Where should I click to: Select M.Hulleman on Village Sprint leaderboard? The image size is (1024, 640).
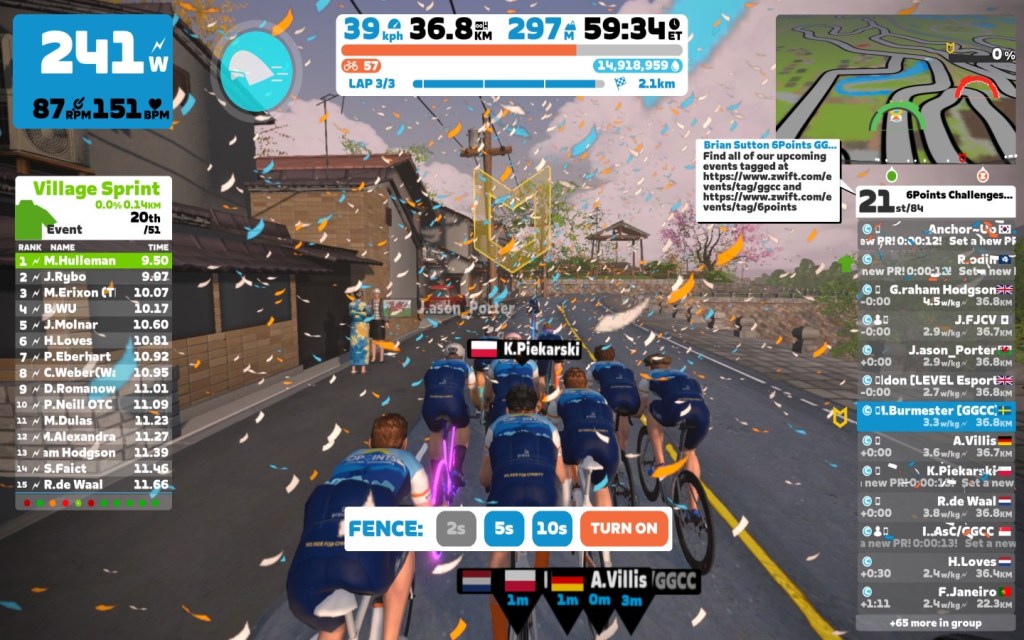[x=93, y=260]
